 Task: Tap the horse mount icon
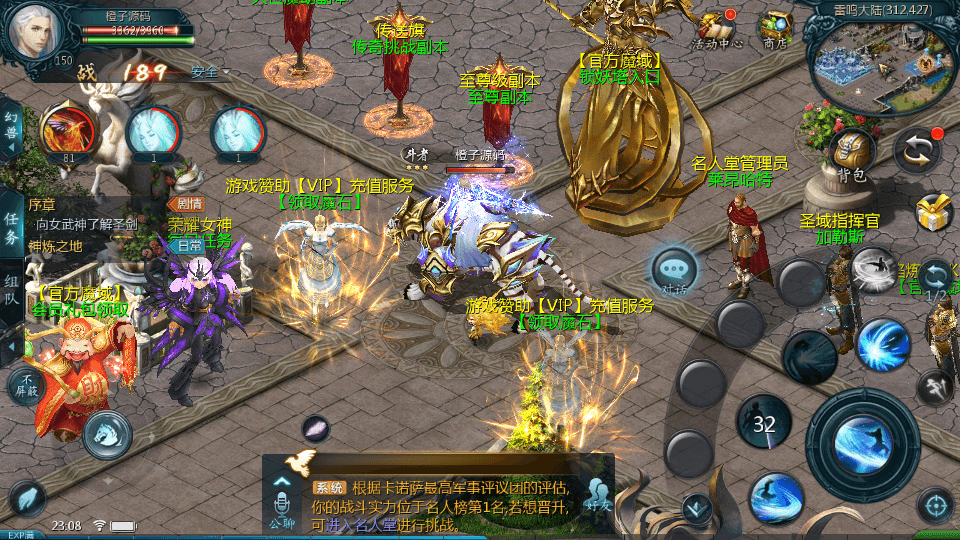click(x=108, y=434)
